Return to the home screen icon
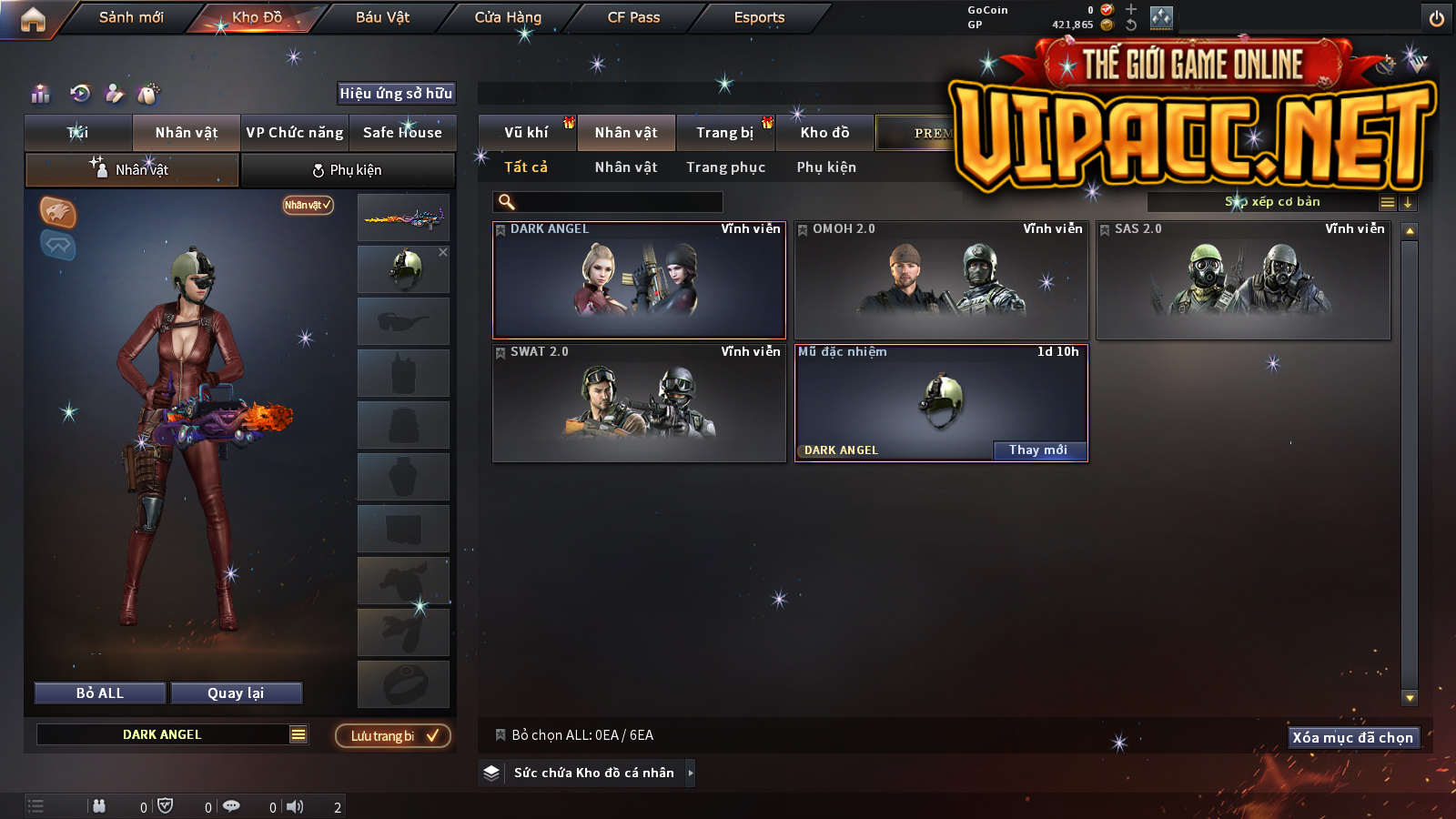Image resolution: width=1456 pixels, height=819 pixels. pos(33,19)
